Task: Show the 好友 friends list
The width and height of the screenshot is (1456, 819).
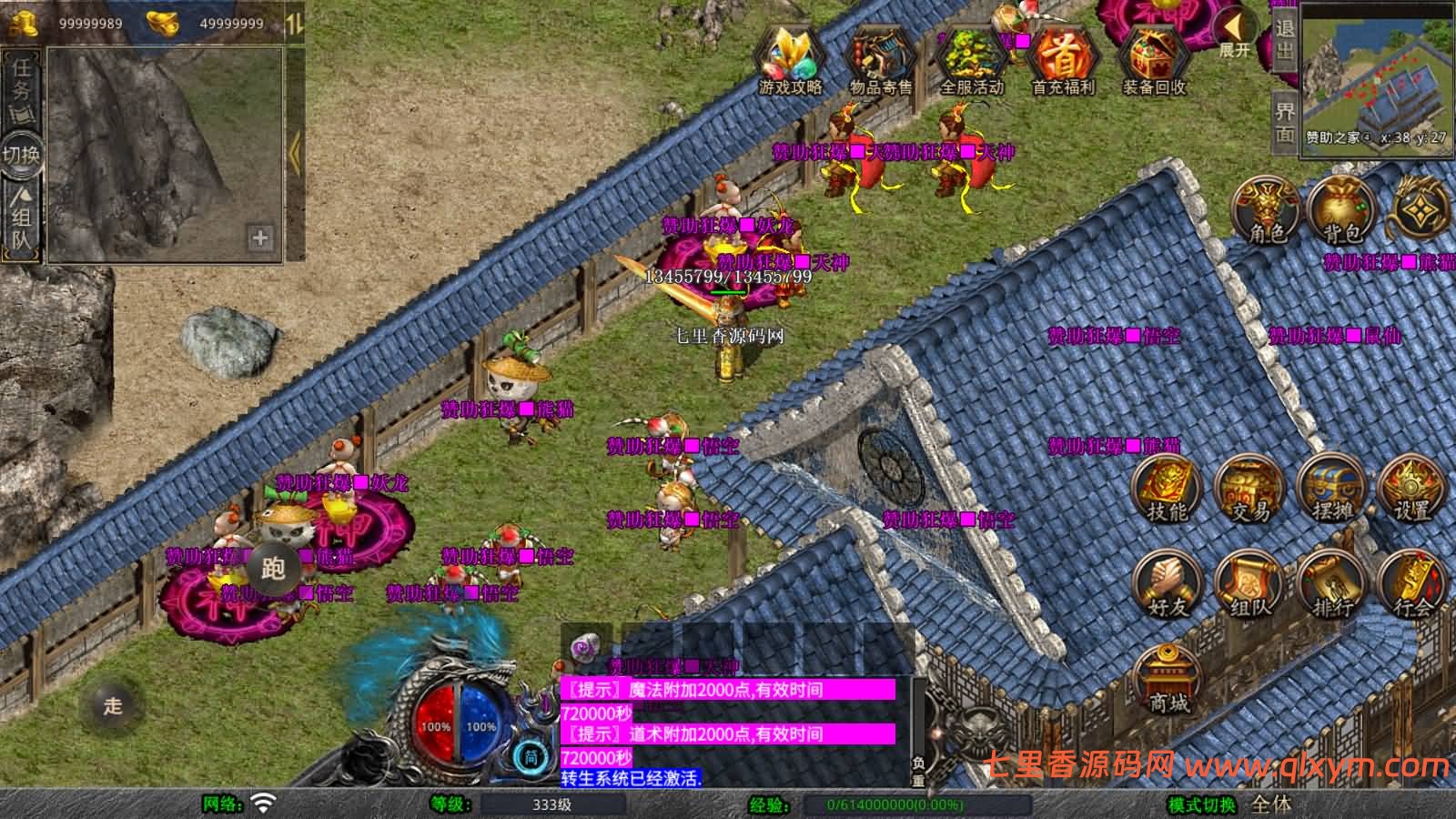Action: (x=1167, y=585)
